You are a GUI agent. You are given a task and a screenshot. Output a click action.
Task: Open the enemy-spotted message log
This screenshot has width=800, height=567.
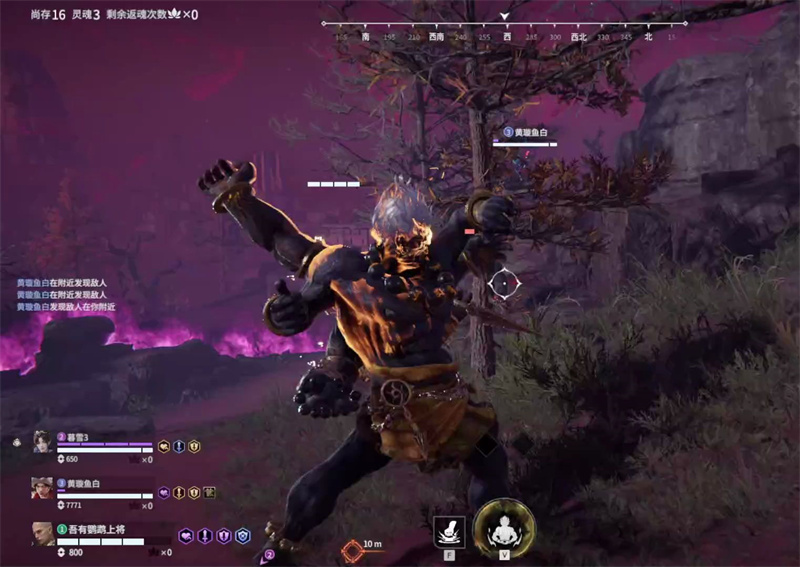pyautogui.click(x=60, y=295)
